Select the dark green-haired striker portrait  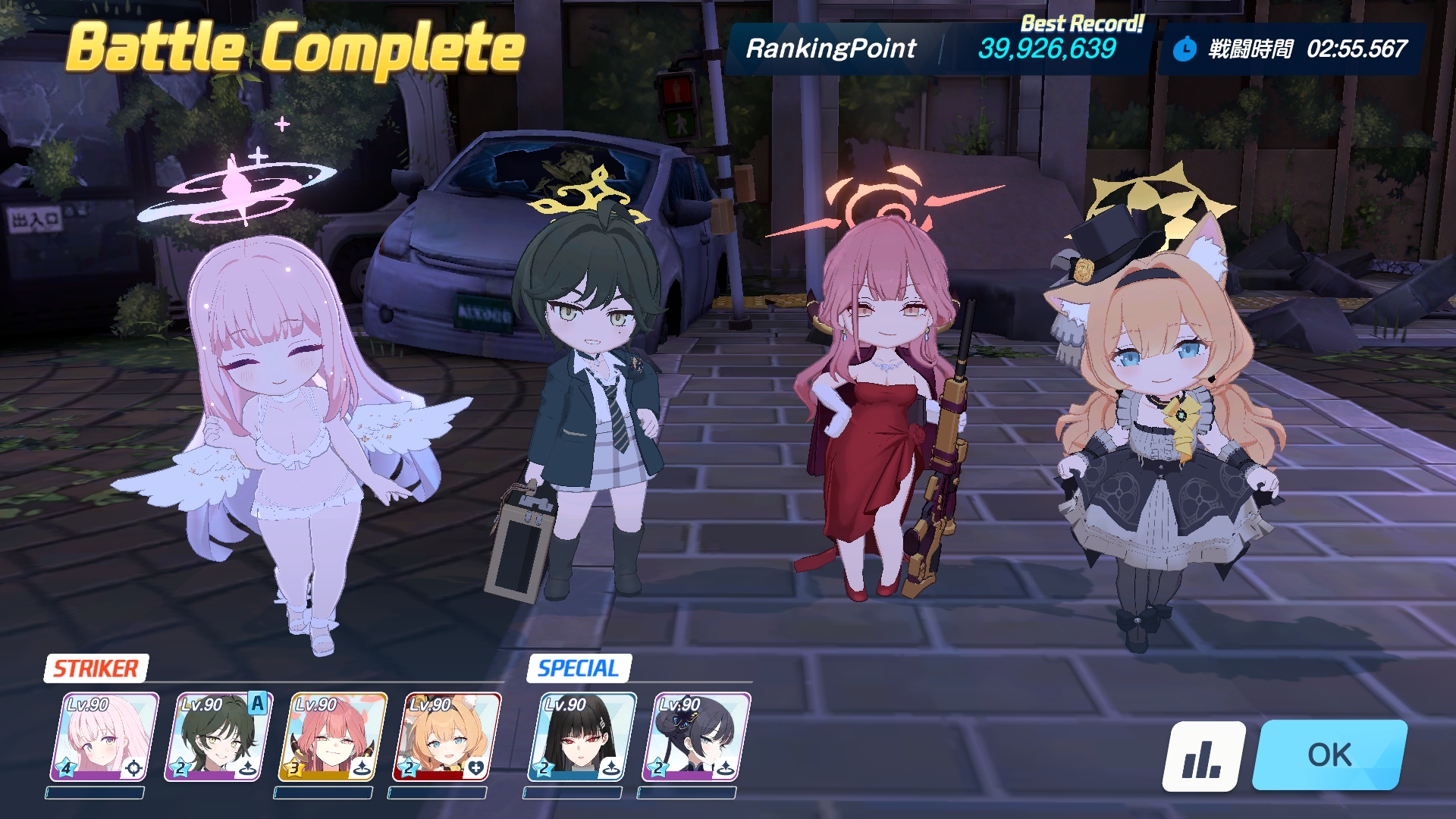218,736
